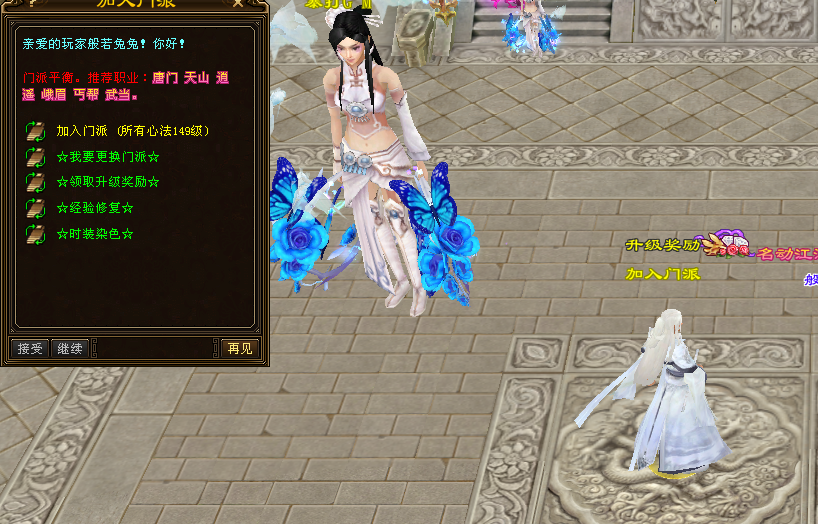Click the 继续 continue button
Image resolution: width=818 pixels, height=524 pixels.
(70, 348)
